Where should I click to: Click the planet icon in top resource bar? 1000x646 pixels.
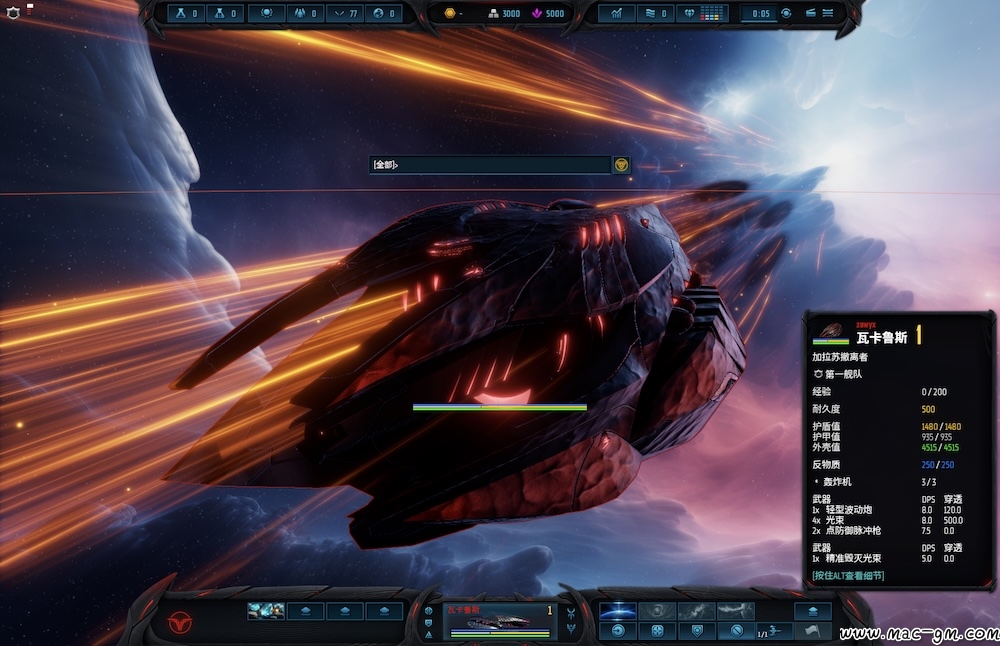click(379, 13)
